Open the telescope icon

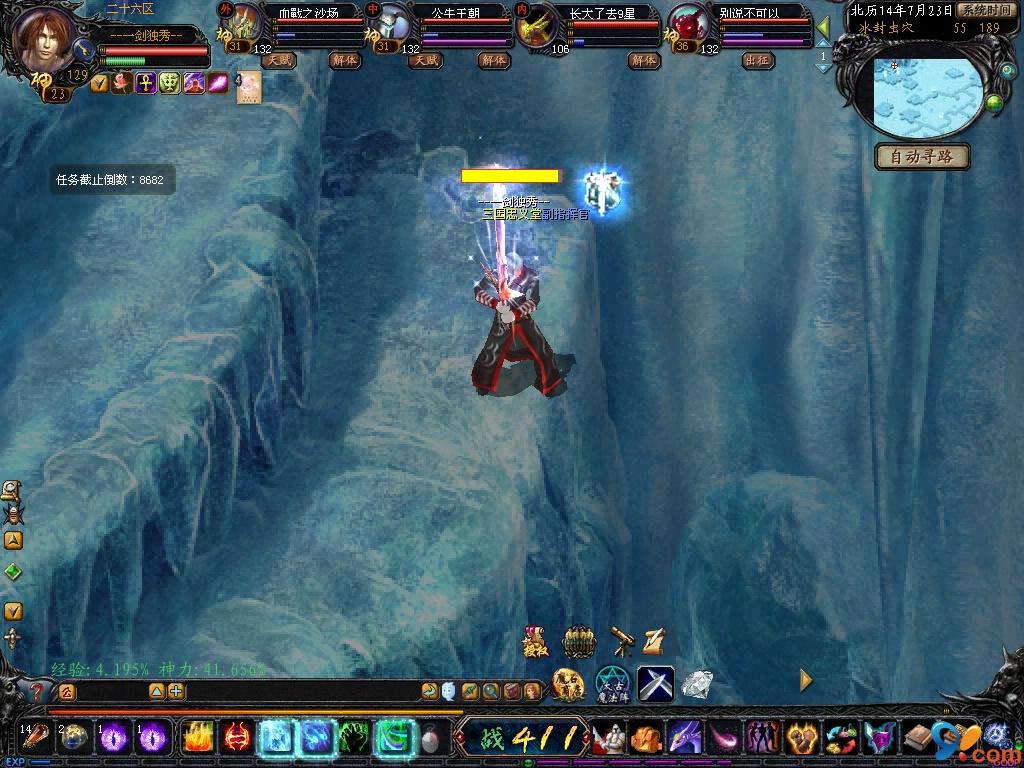[x=622, y=640]
